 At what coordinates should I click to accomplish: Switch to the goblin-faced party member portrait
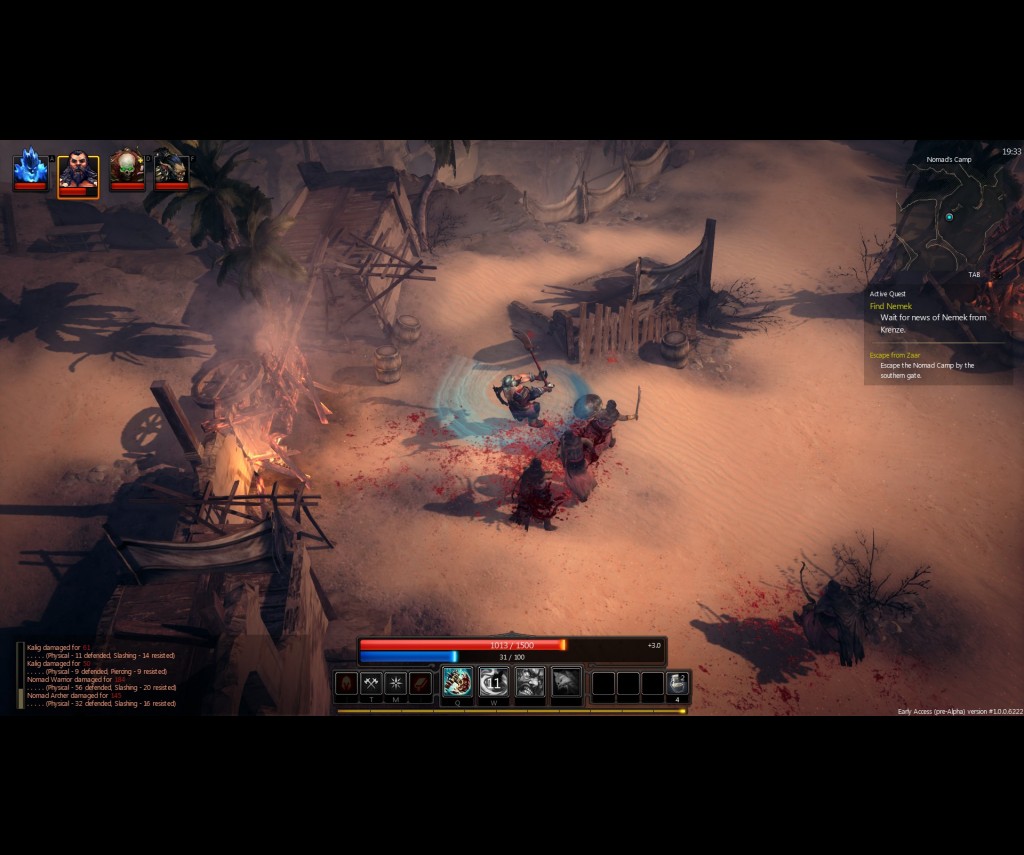[x=172, y=168]
